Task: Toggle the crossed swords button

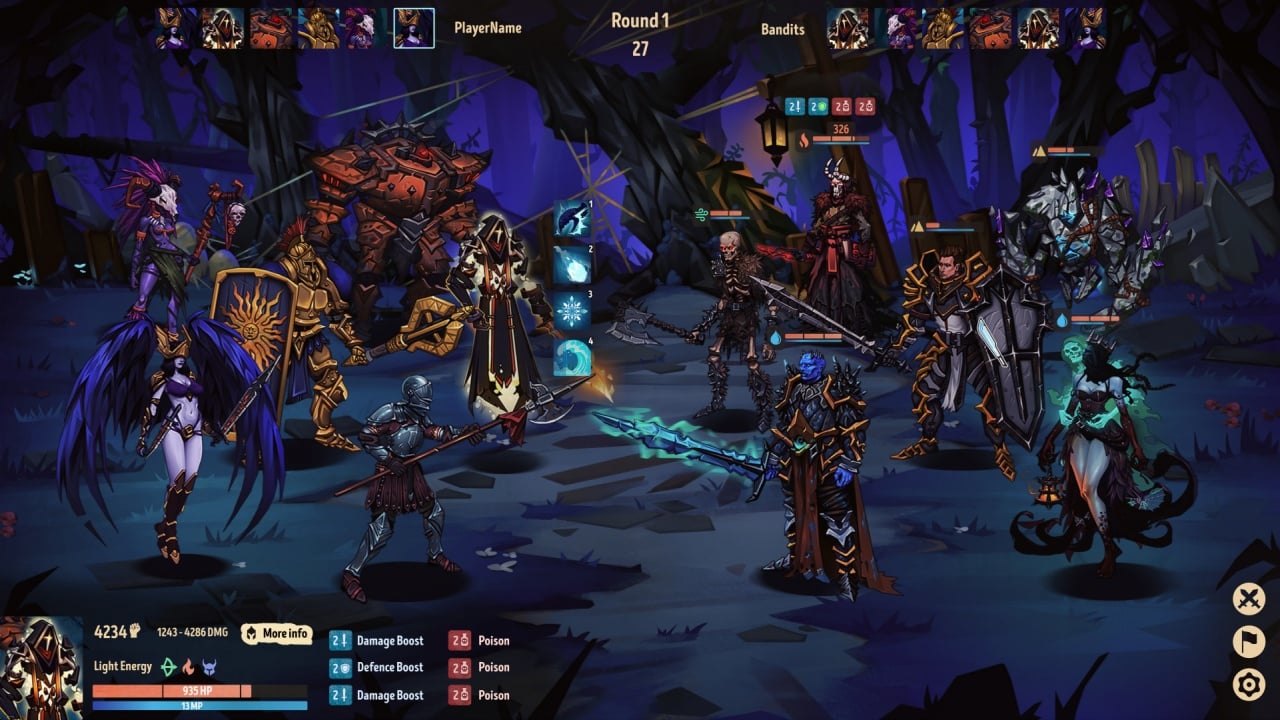Action: click(x=1248, y=599)
